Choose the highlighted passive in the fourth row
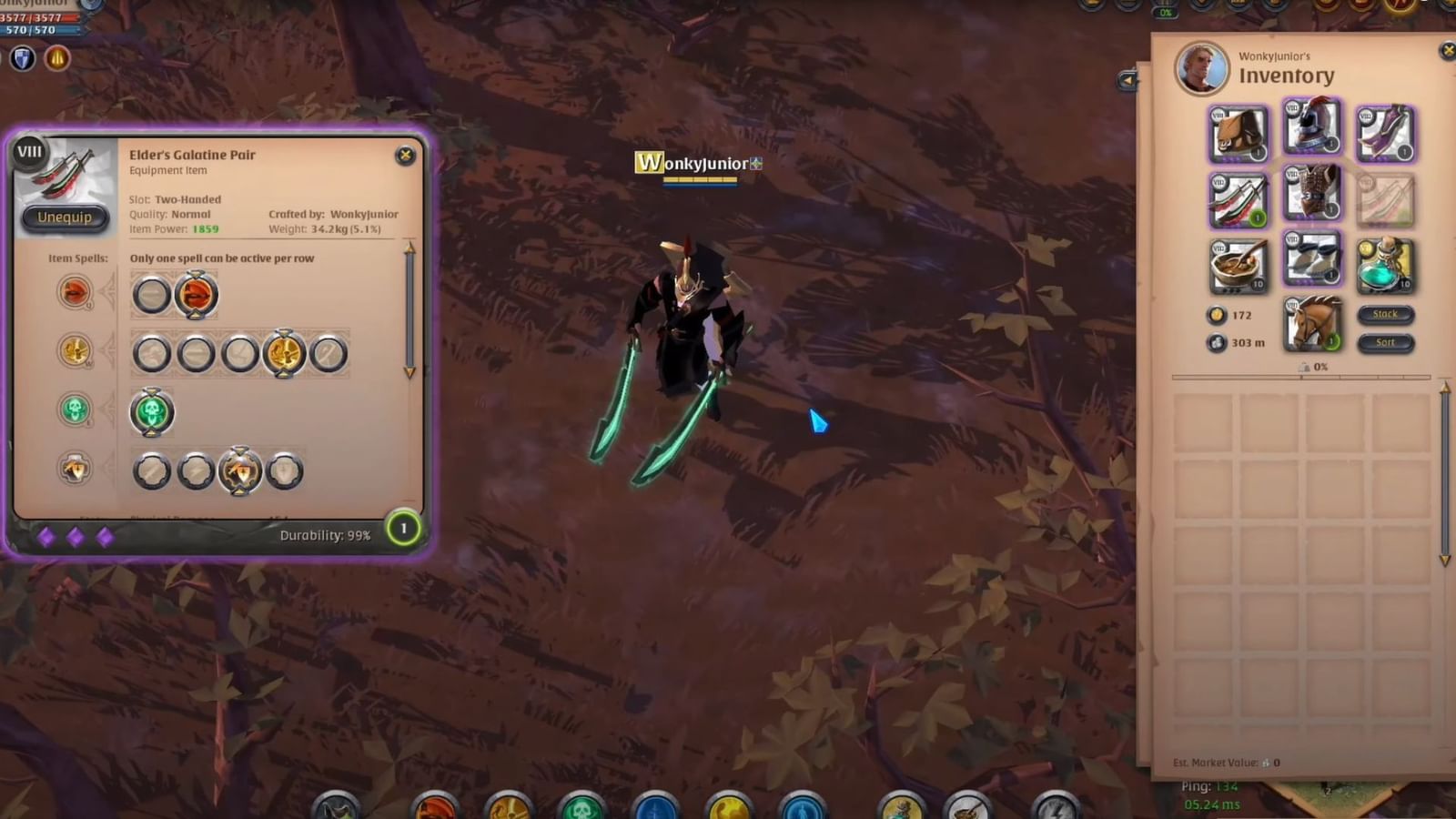1456x819 pixels. point(238,470)
